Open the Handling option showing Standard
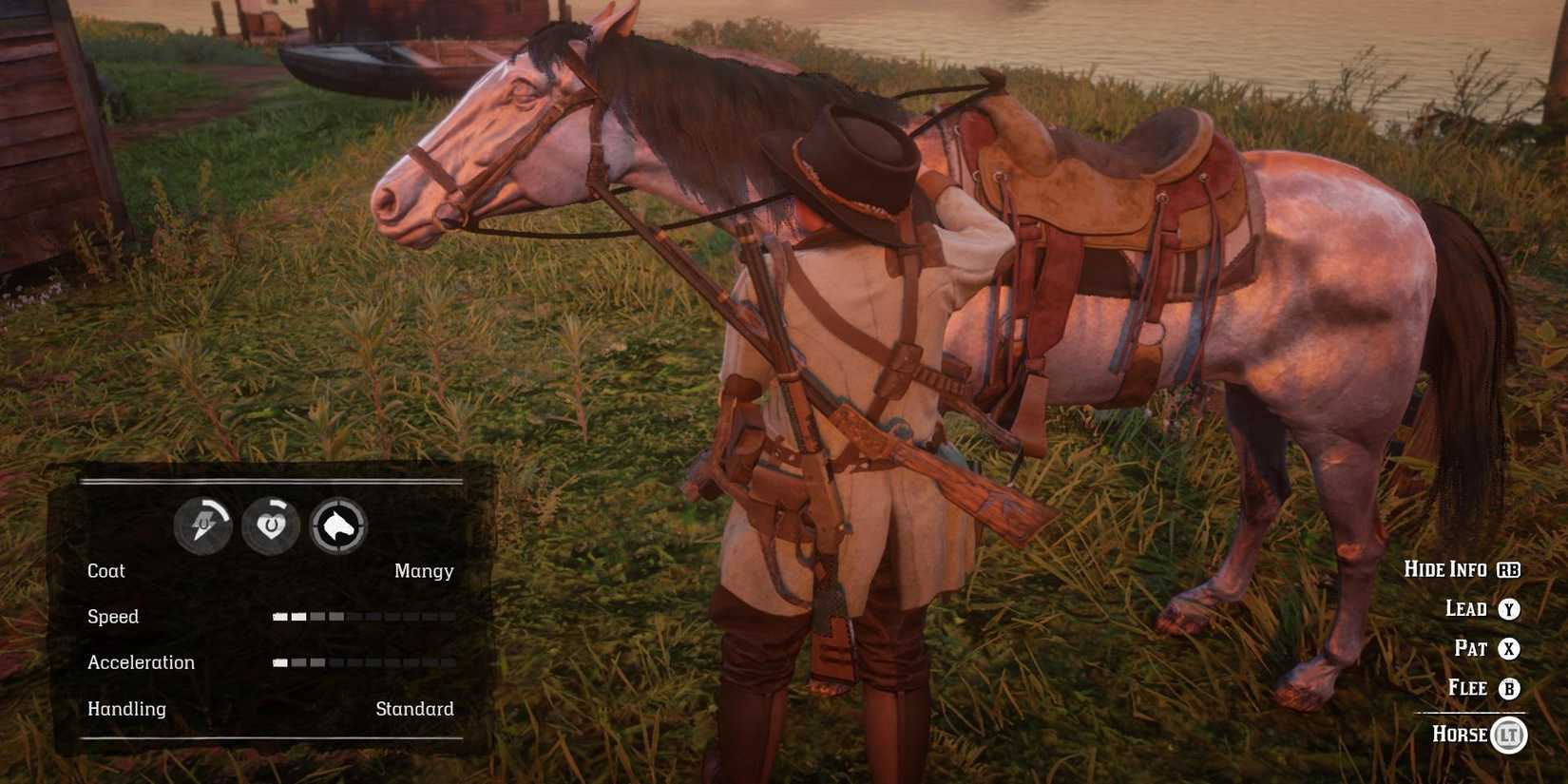 pyautogui.click(x=415, y=708)
